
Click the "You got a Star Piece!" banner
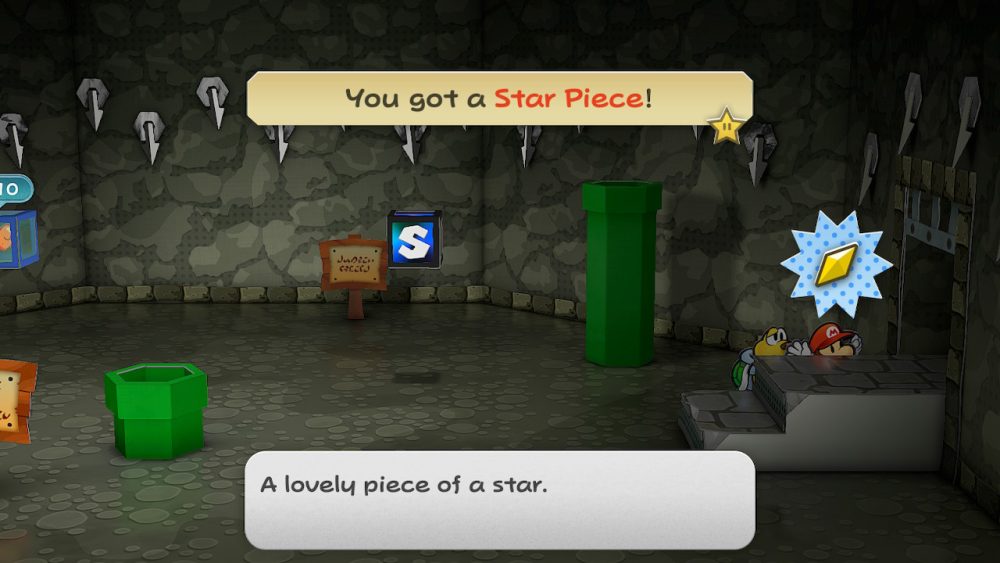click(x=499, y=98)
